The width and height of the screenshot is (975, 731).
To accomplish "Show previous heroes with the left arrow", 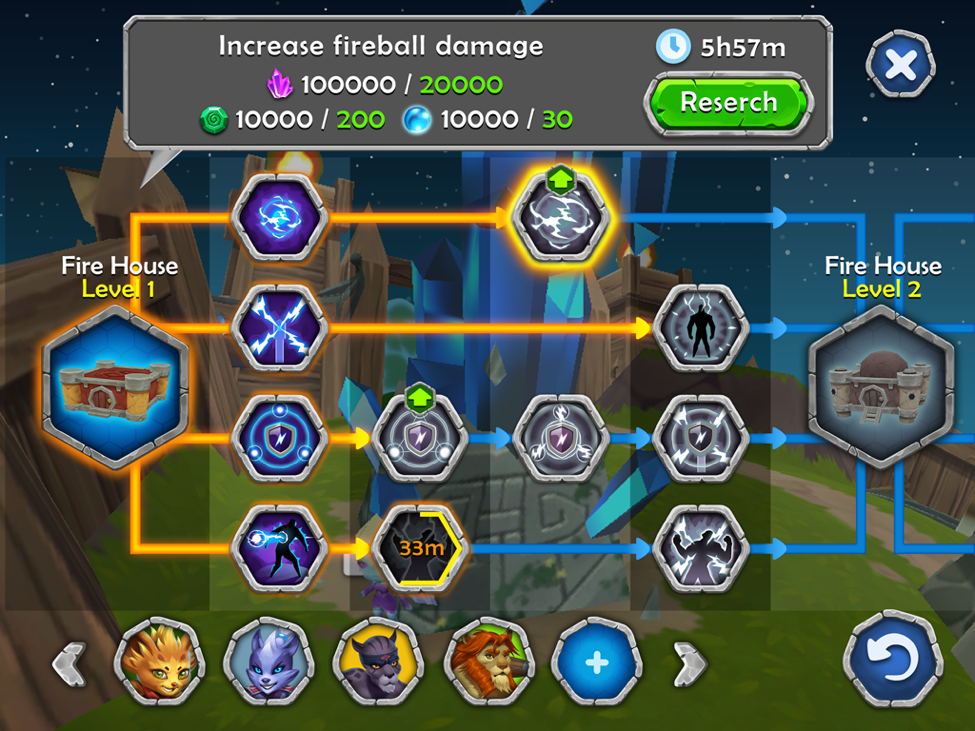I will click(69, 663).
